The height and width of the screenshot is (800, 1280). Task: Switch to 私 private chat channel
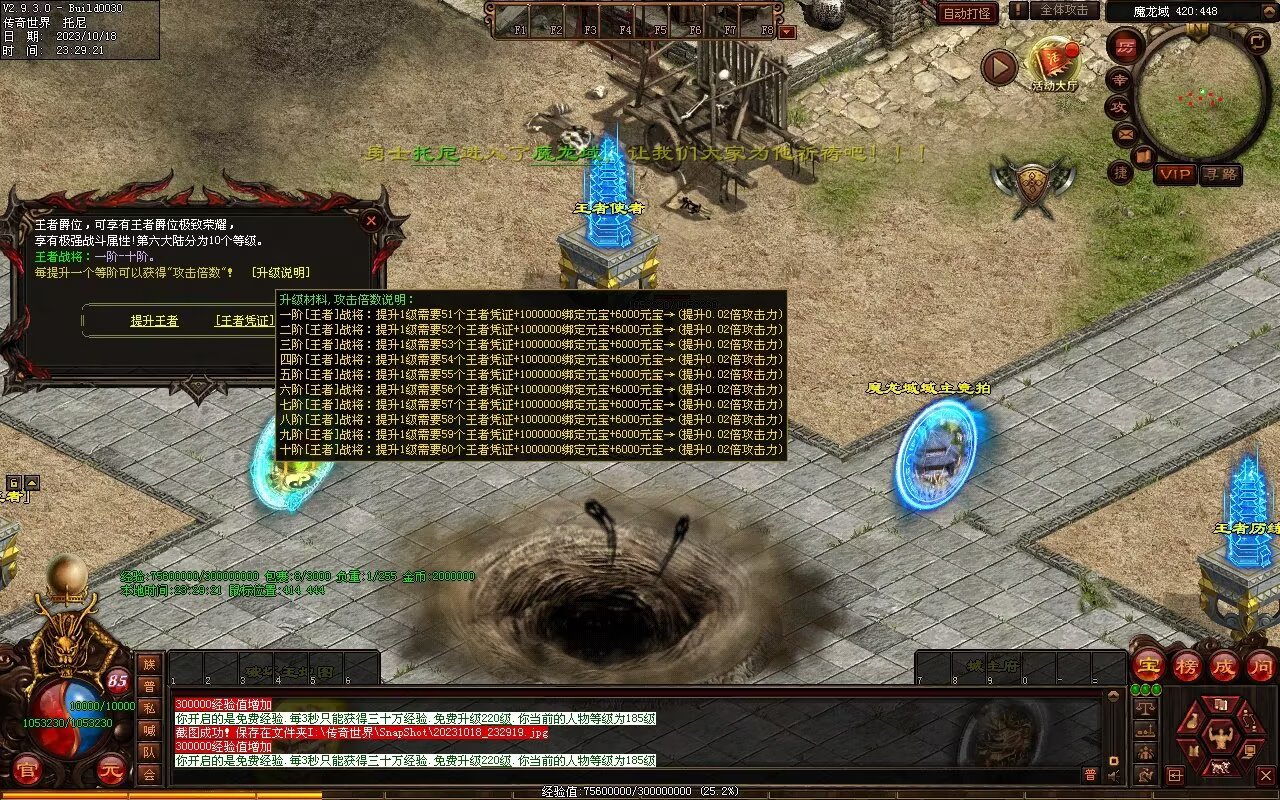[x=149, y=708]
